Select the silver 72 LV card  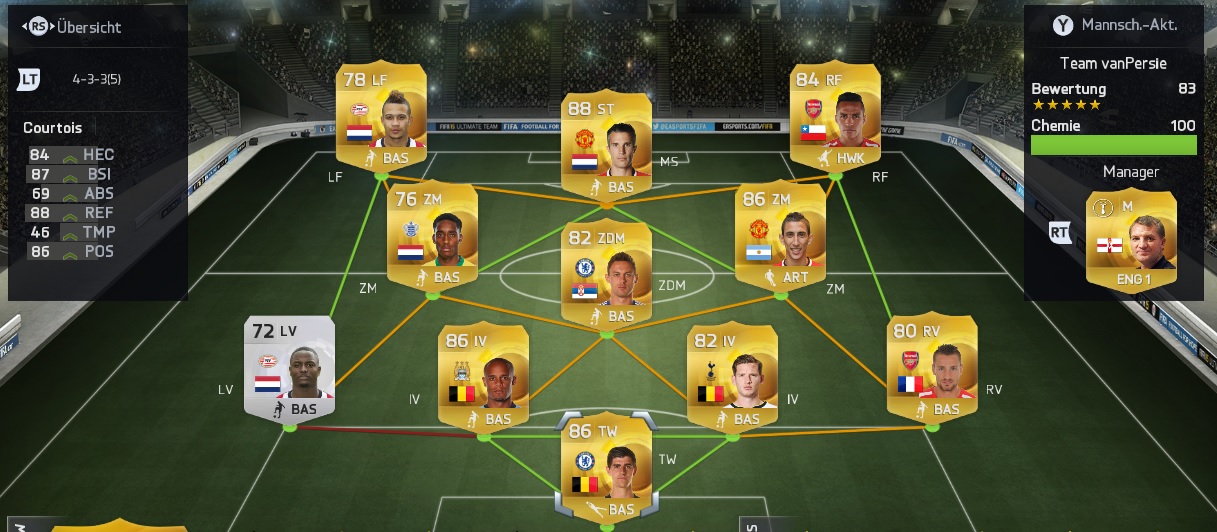click(289, 368)
